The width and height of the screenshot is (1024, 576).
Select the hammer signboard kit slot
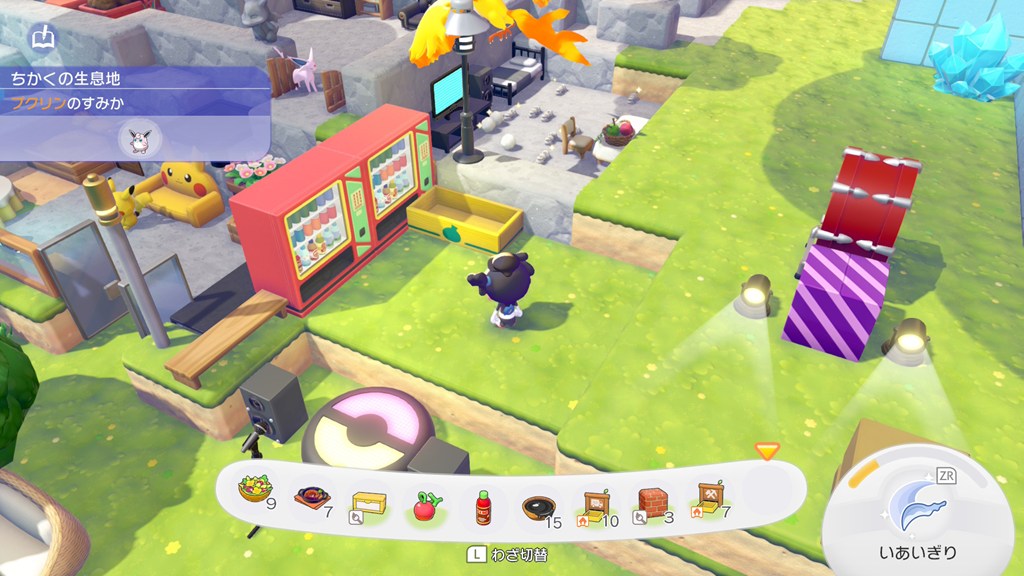[x=711, y=497]
